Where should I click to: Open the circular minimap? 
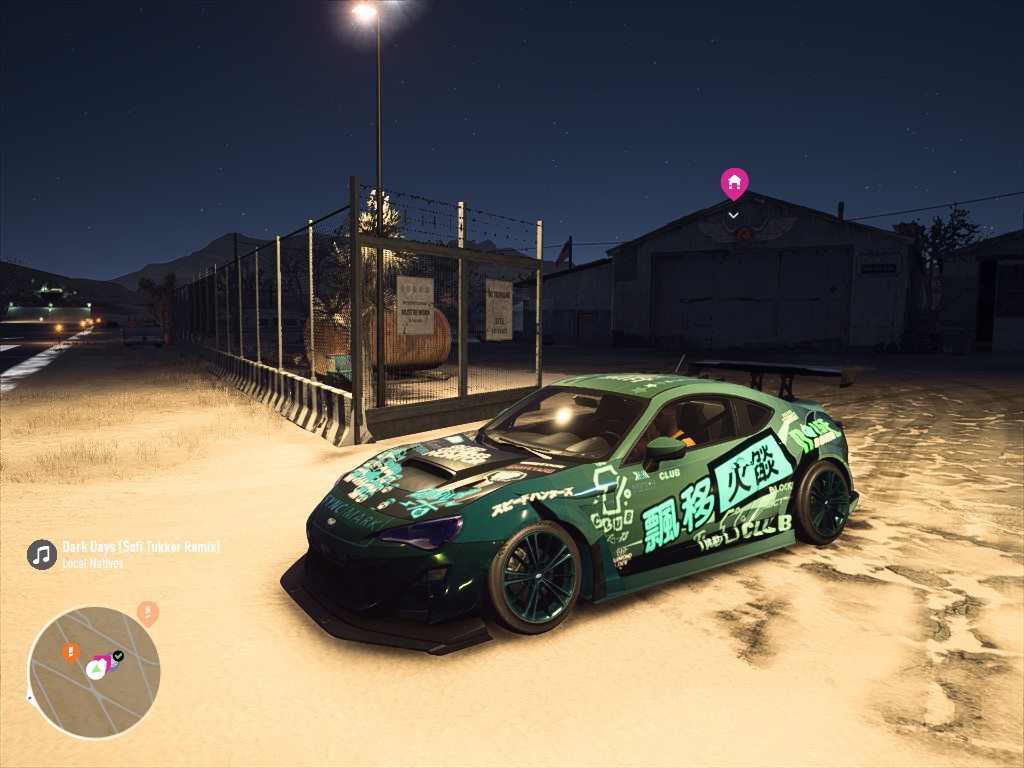[94, 672]
